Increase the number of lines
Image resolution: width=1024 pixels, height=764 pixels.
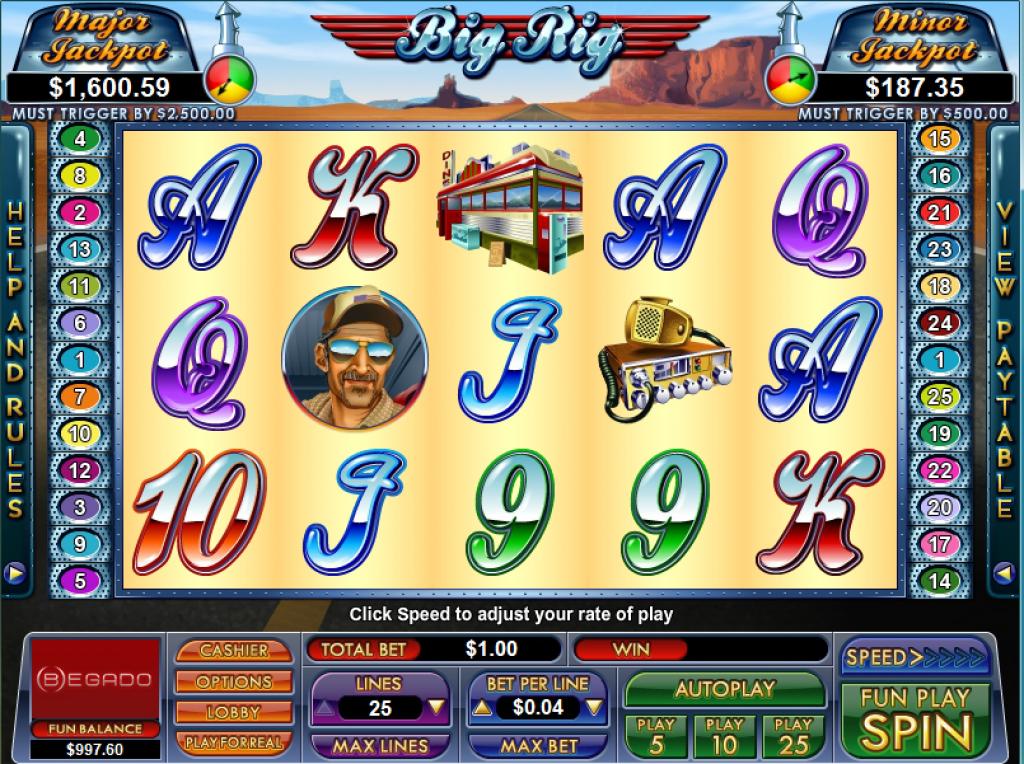tap(436, 708)
